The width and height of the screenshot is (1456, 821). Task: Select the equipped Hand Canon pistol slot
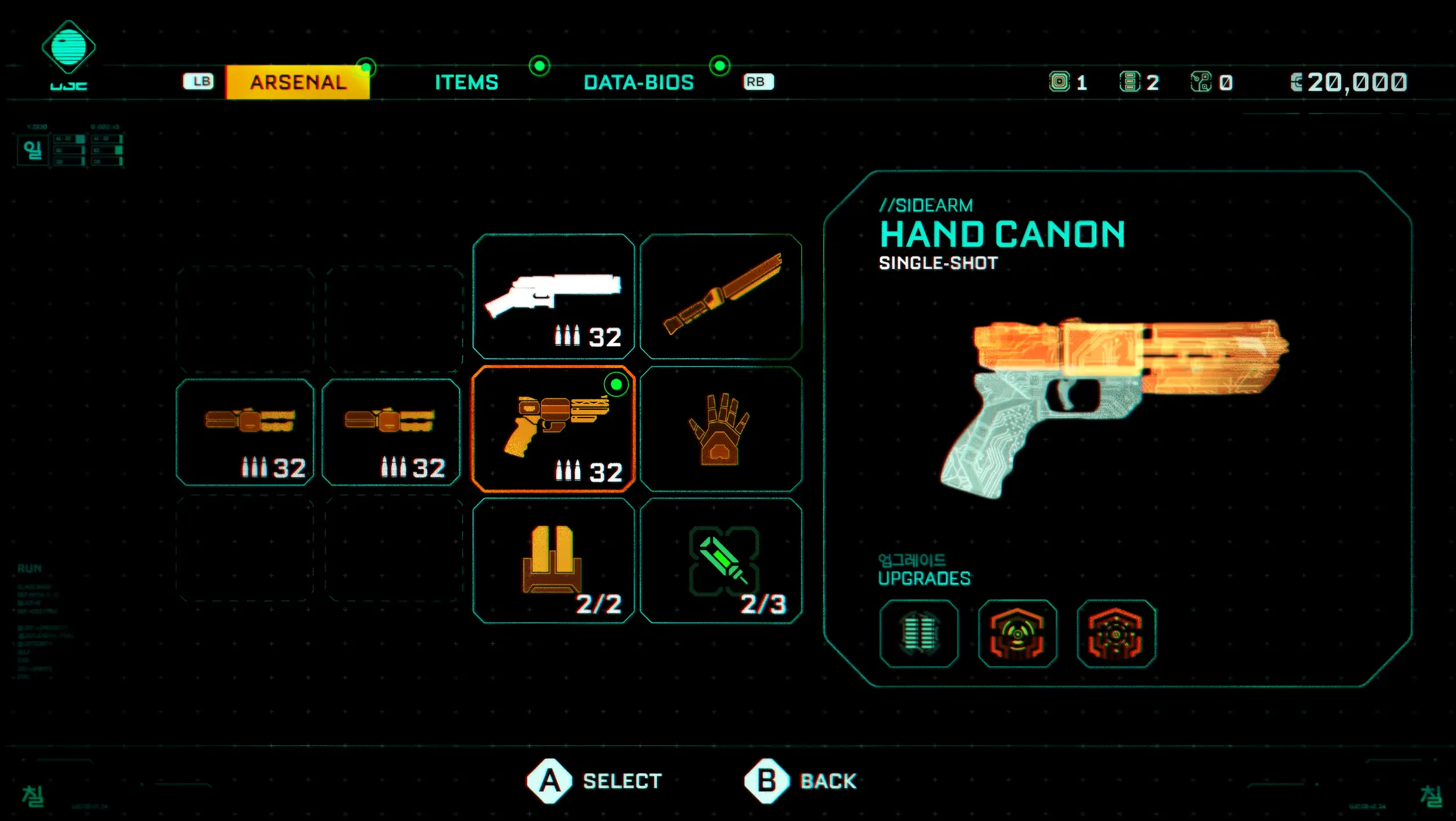coord(553,429)
